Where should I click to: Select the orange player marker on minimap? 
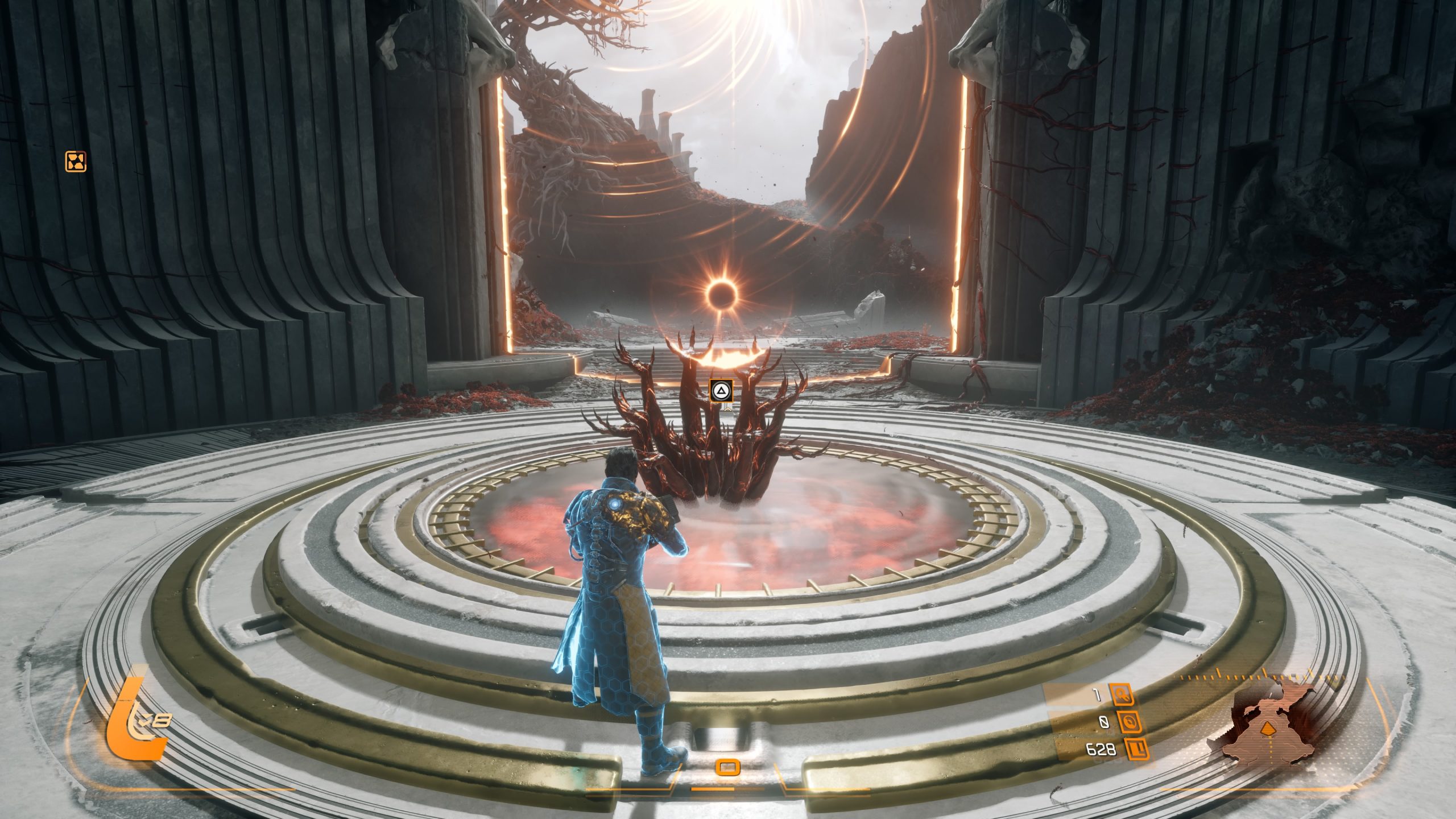click(x=1267, y=729)
